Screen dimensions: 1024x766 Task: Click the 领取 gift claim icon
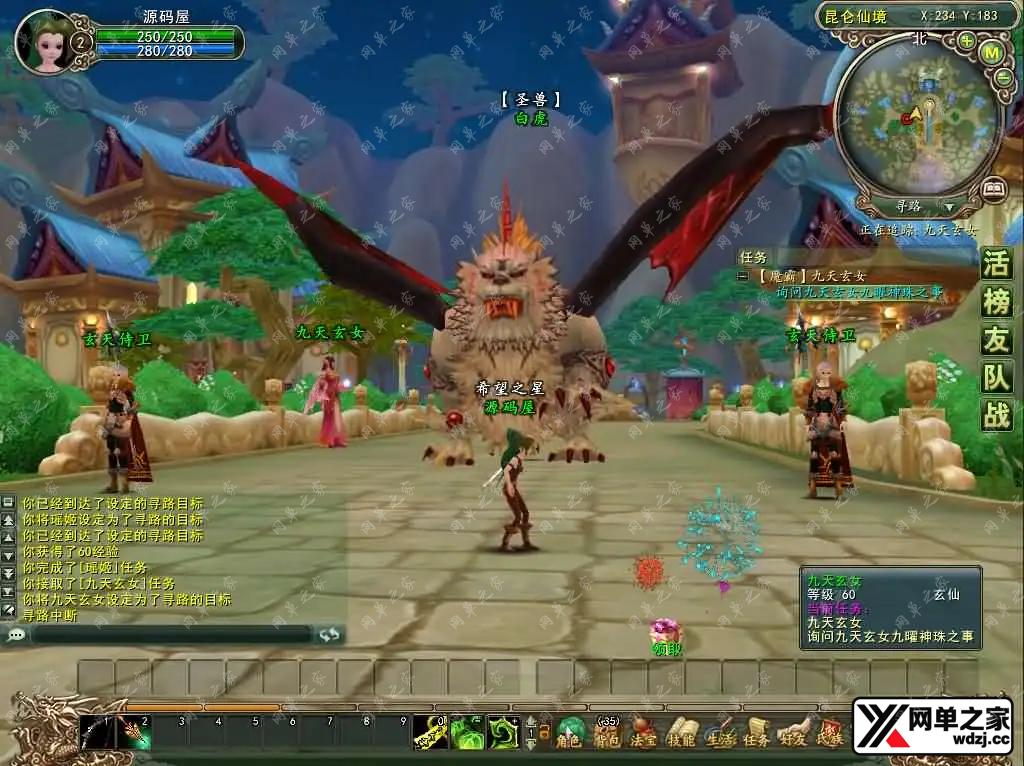665,631
